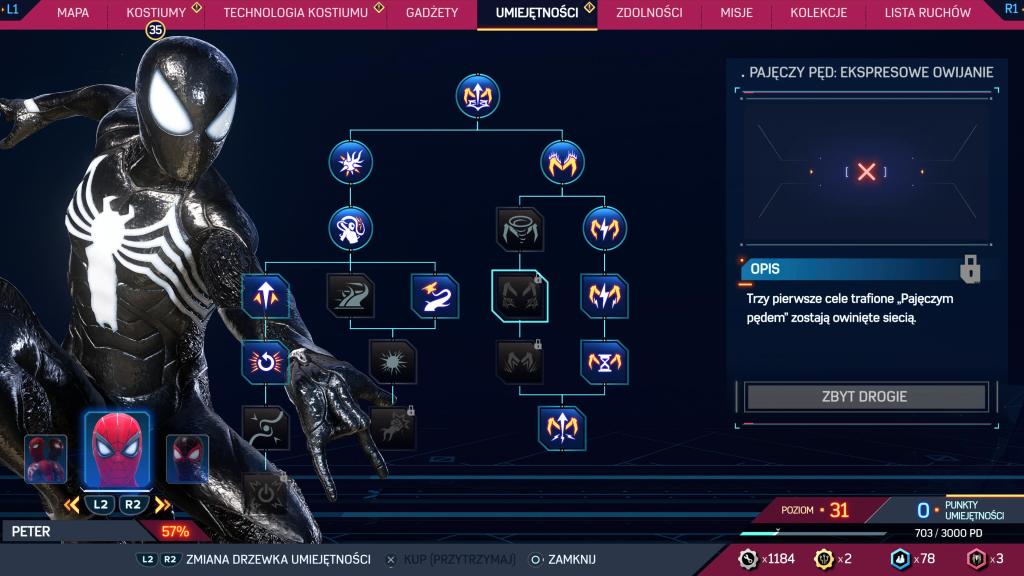Select the bottom trident skill node
Viewport: 1024px width, 576px height.
(561, 428)
